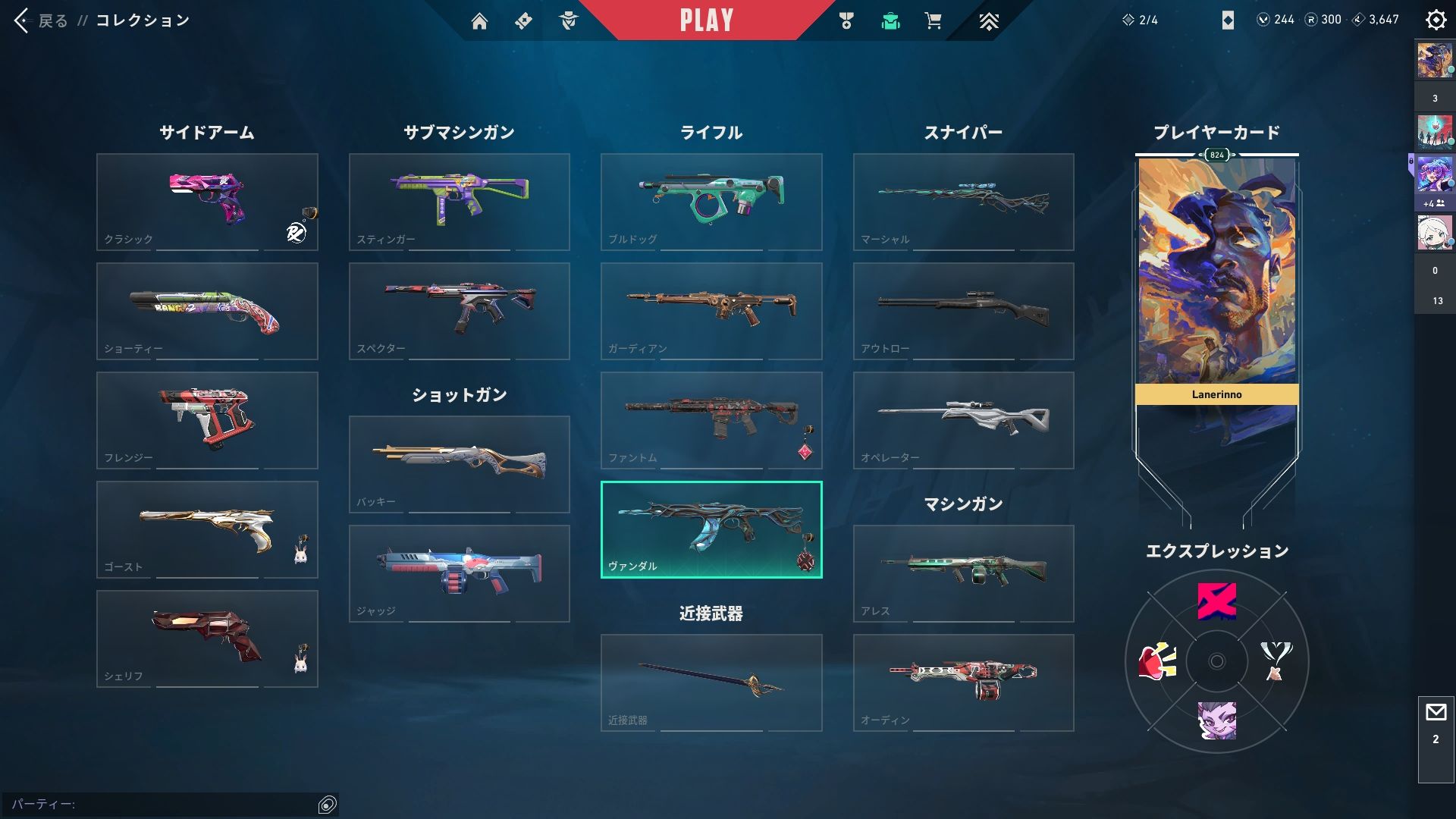Image resolution: width=1456 pixels, height=819 pixels.
Task: Select the ファントム rifle slot
Action: tap(711, 420)
